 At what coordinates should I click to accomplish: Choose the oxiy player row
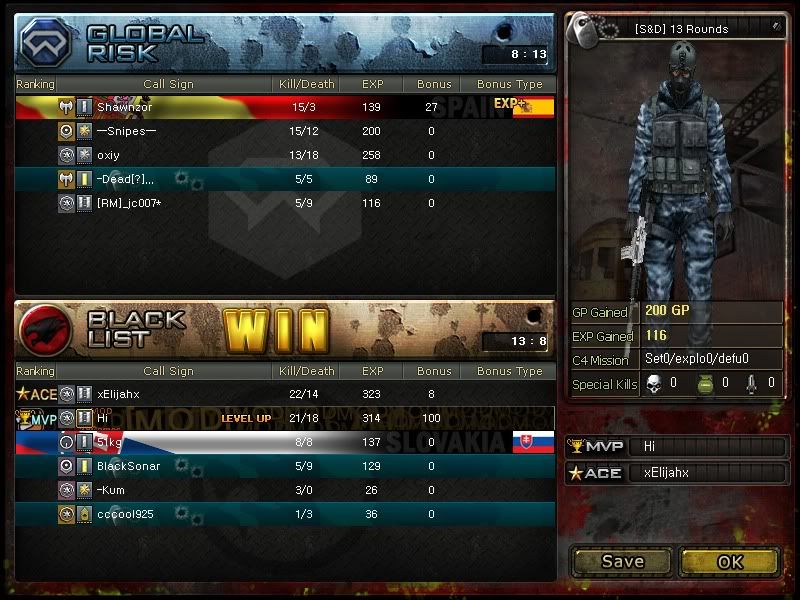coord(285,155)
